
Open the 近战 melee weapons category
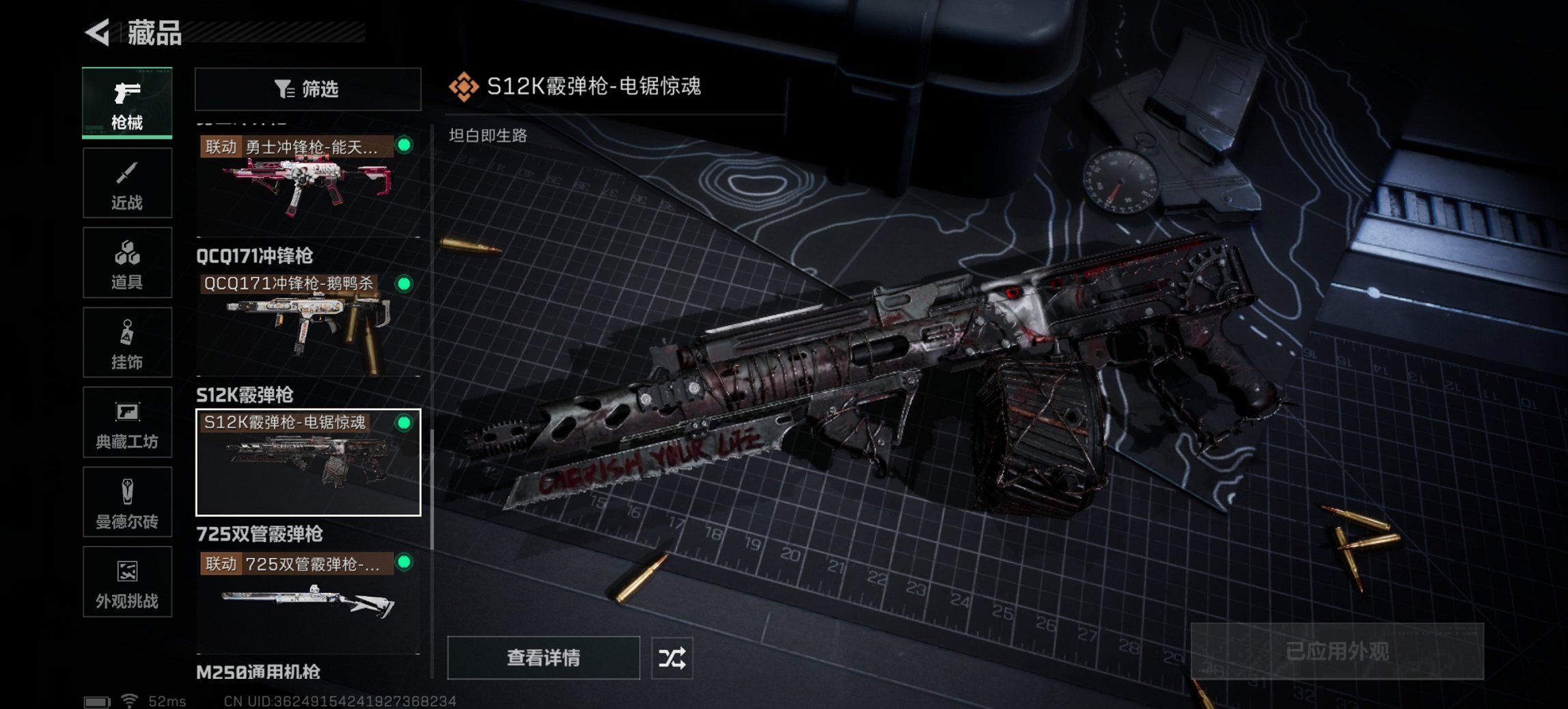pyautogui.click(x=127, y=182)
